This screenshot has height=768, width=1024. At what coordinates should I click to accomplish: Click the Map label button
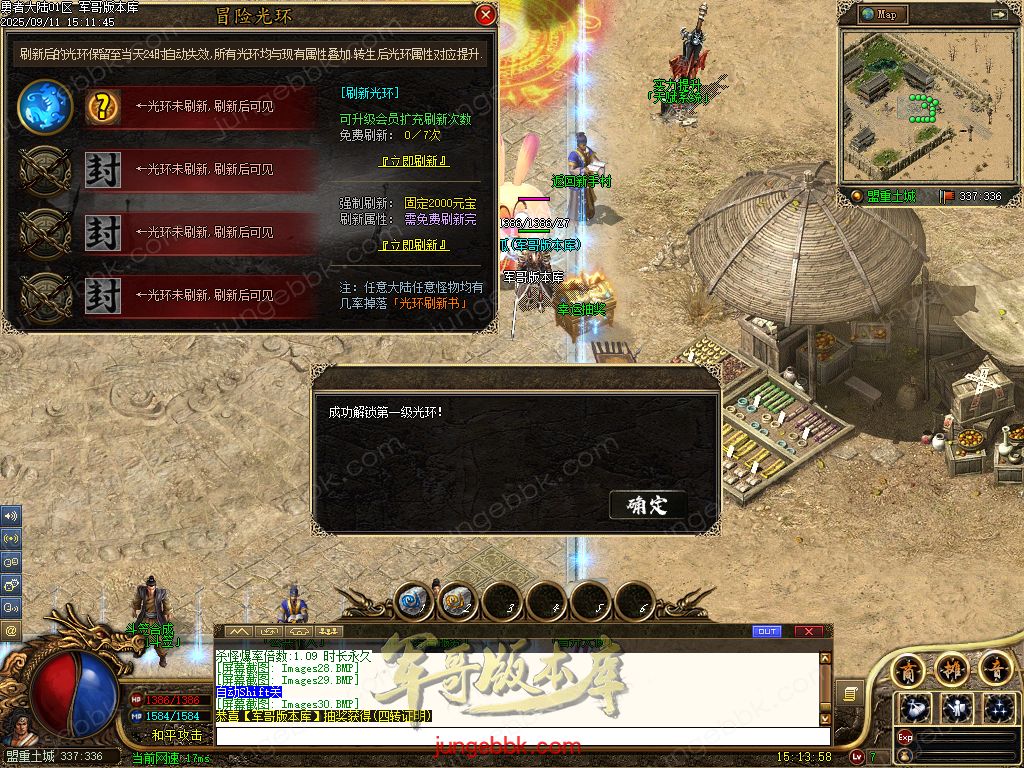[x=884, y=15]
